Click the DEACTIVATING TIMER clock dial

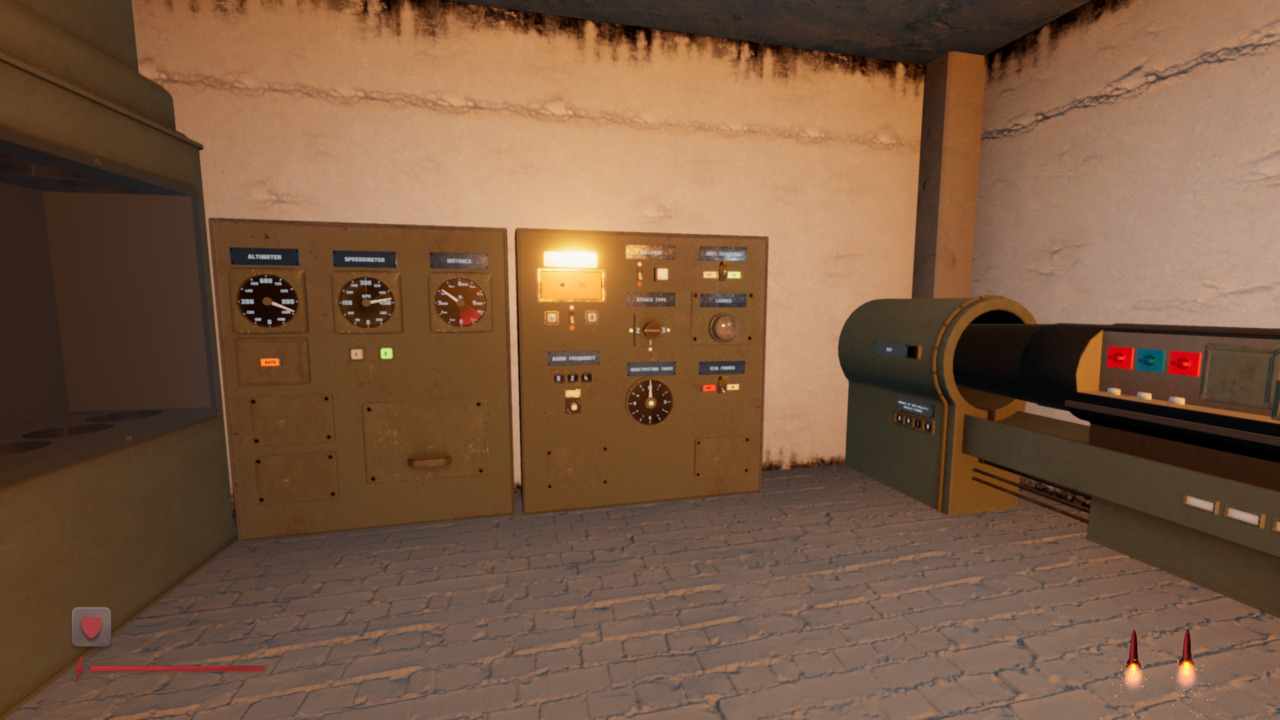pyautogui.click(x=651, y=404)
